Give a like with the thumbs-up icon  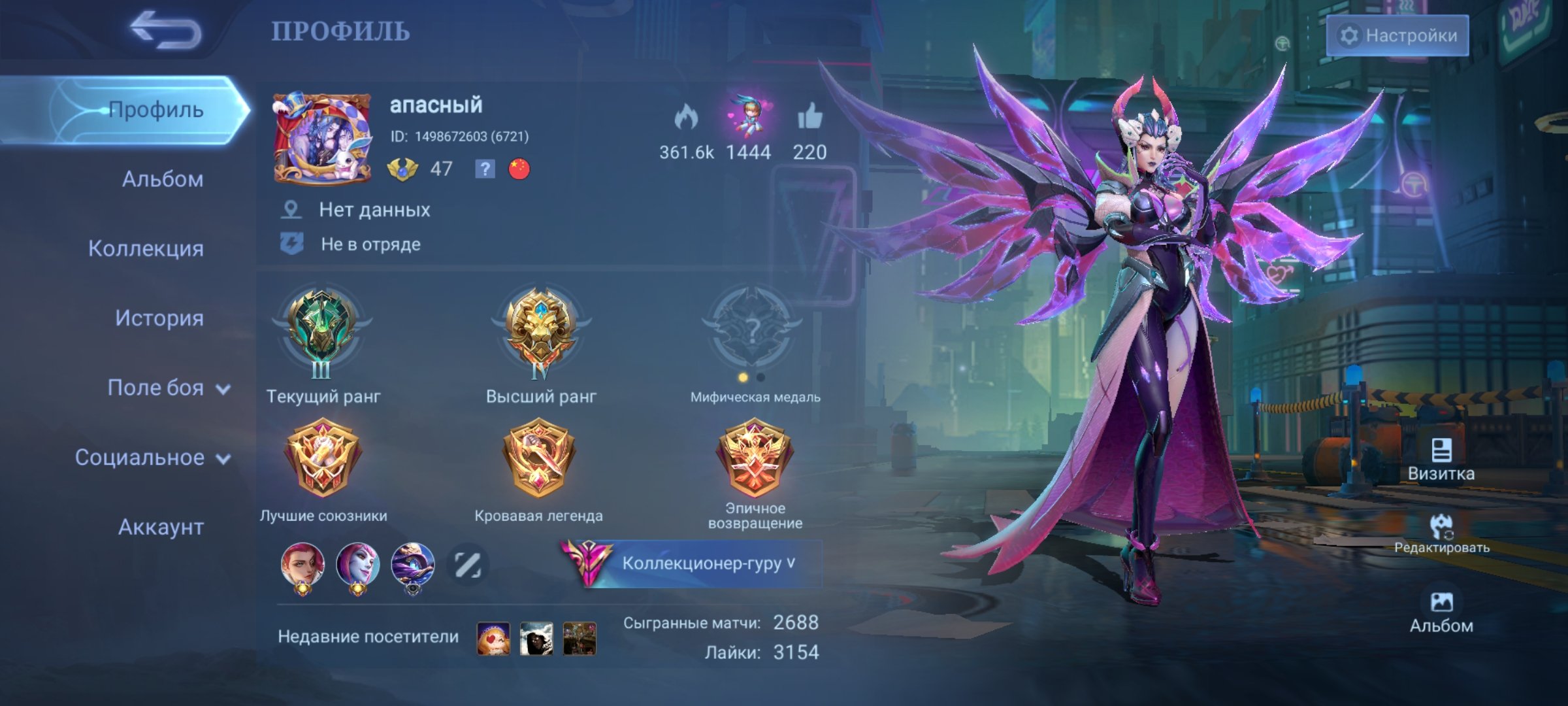(809, 118)
